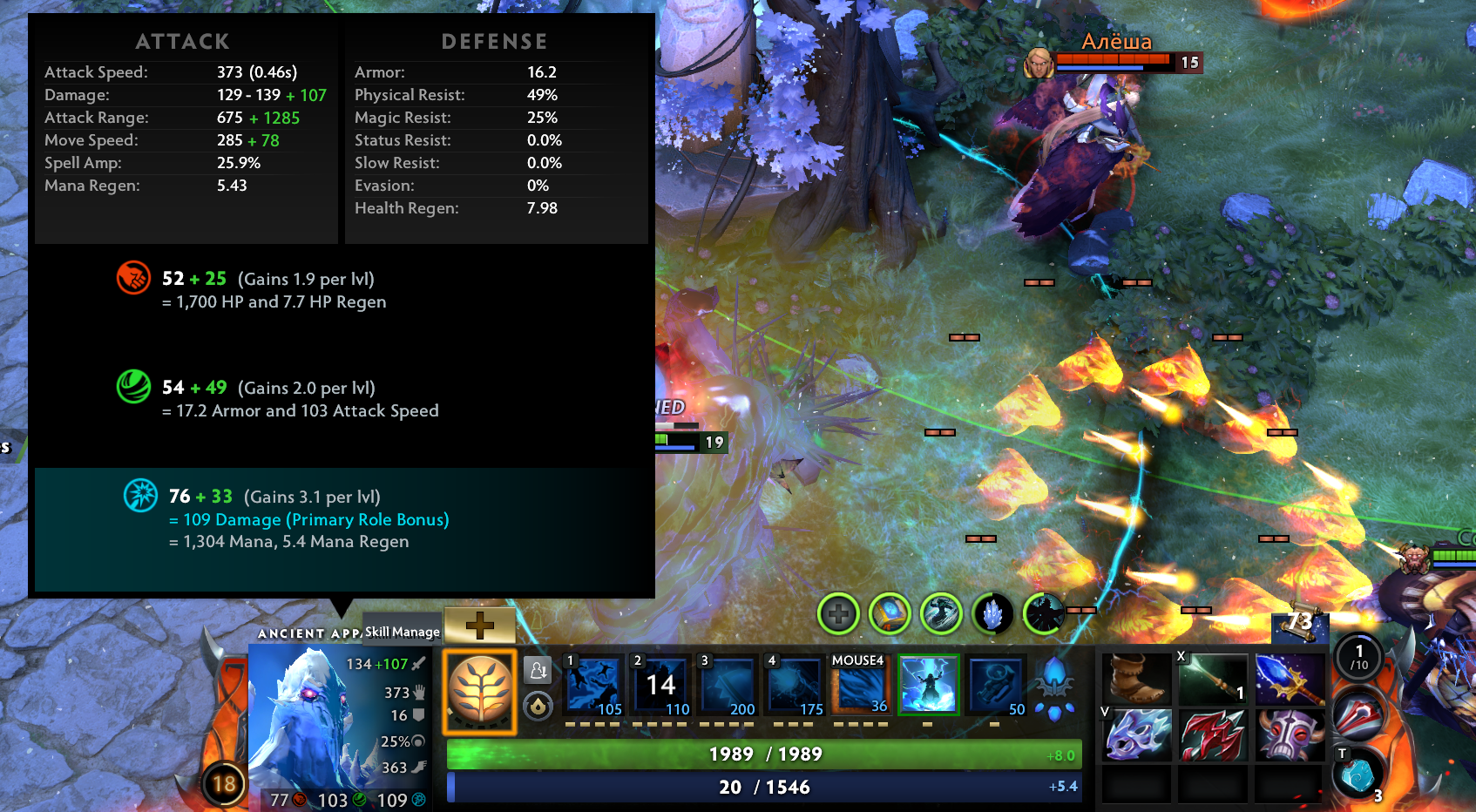Viewport: 1476px width, 812px height.
Task: Click the green-highlighted lightning figure ability
Action: pos(928,685)
